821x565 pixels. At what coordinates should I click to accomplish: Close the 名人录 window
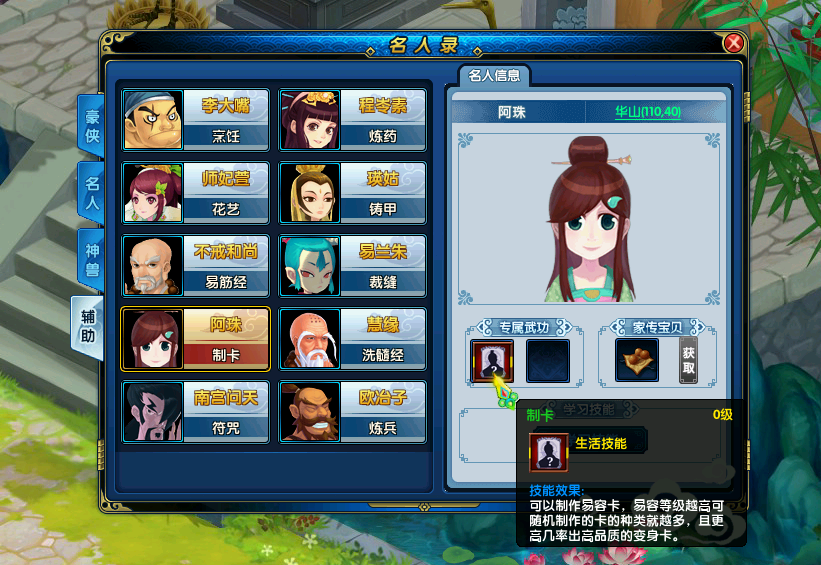(733, 43)
